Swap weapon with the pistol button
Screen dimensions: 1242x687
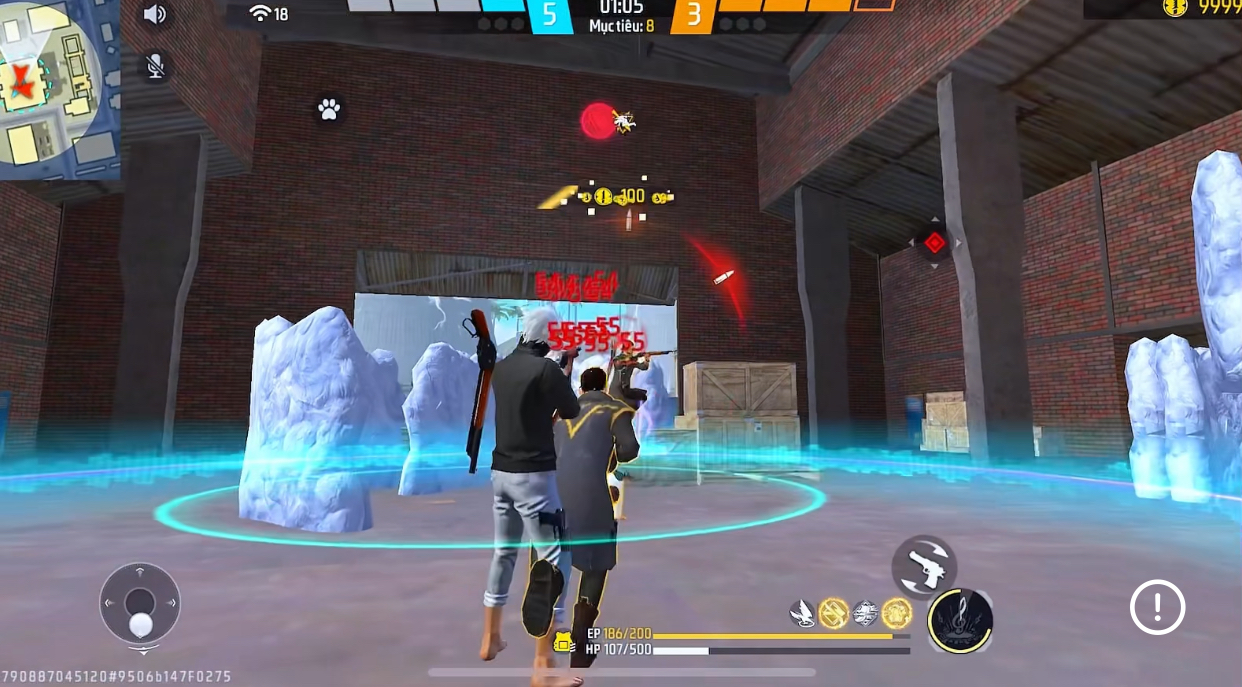924,567
